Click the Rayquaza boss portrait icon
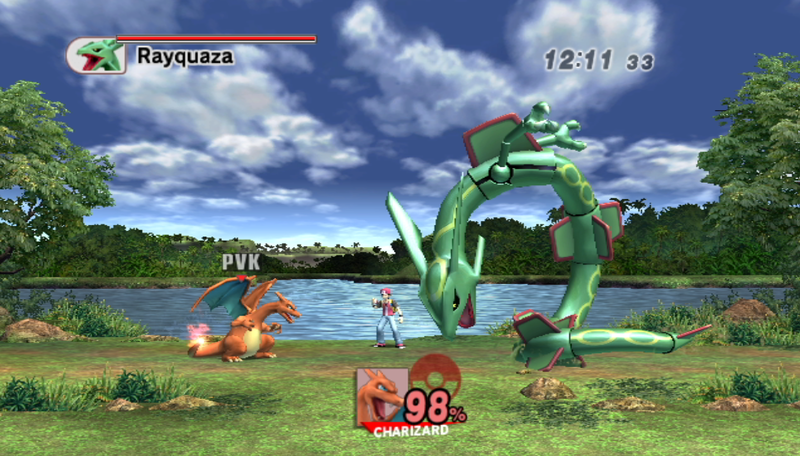Image resolution: width=800 pixels, height=456 pixels. point(96,56)
